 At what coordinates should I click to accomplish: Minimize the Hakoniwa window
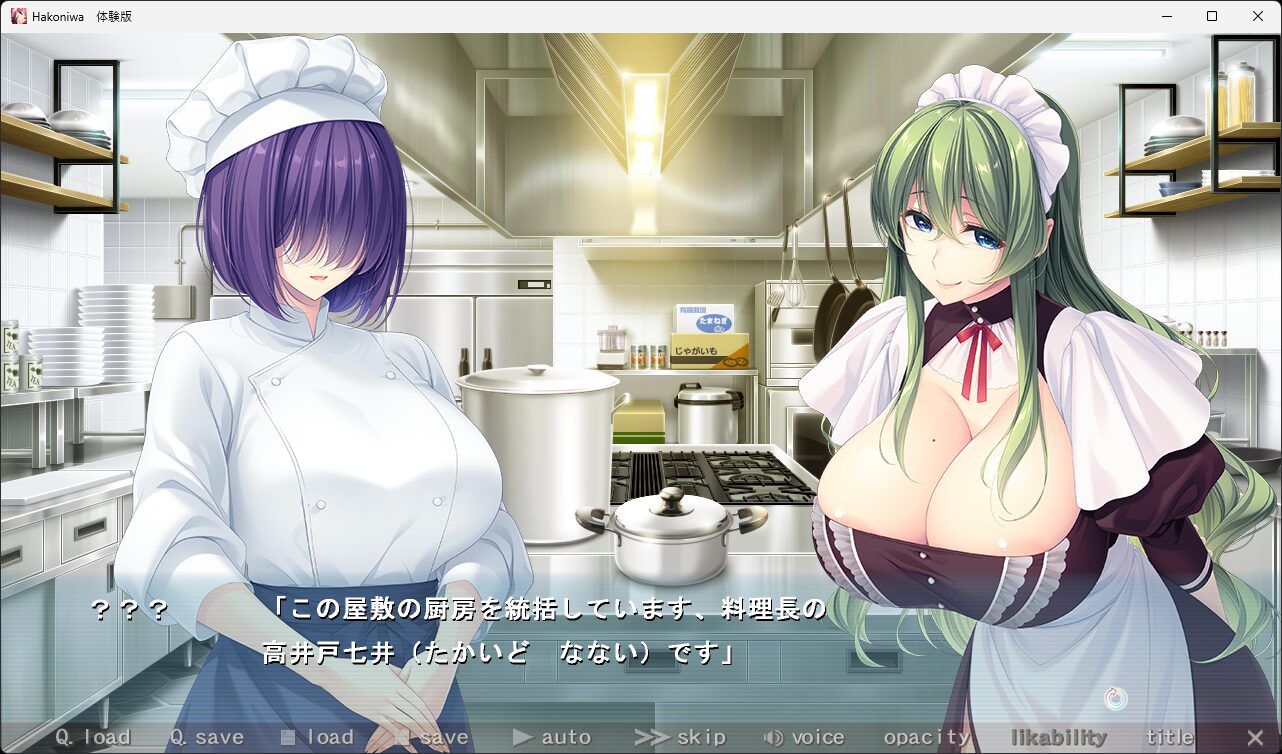pos(1166,16)
